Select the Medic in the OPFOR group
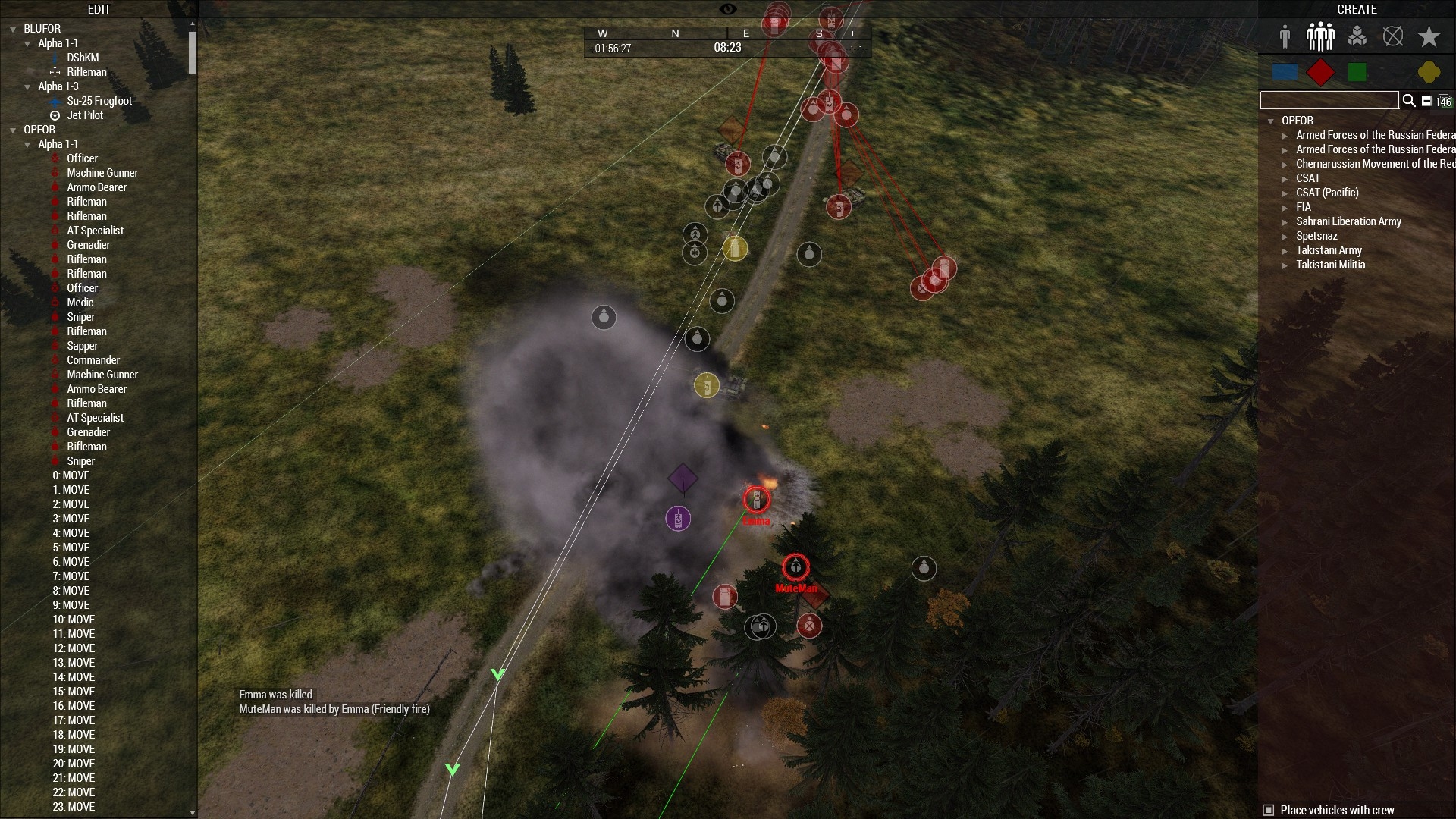Screen dimensions: 1456x819 tap(80, 303)
